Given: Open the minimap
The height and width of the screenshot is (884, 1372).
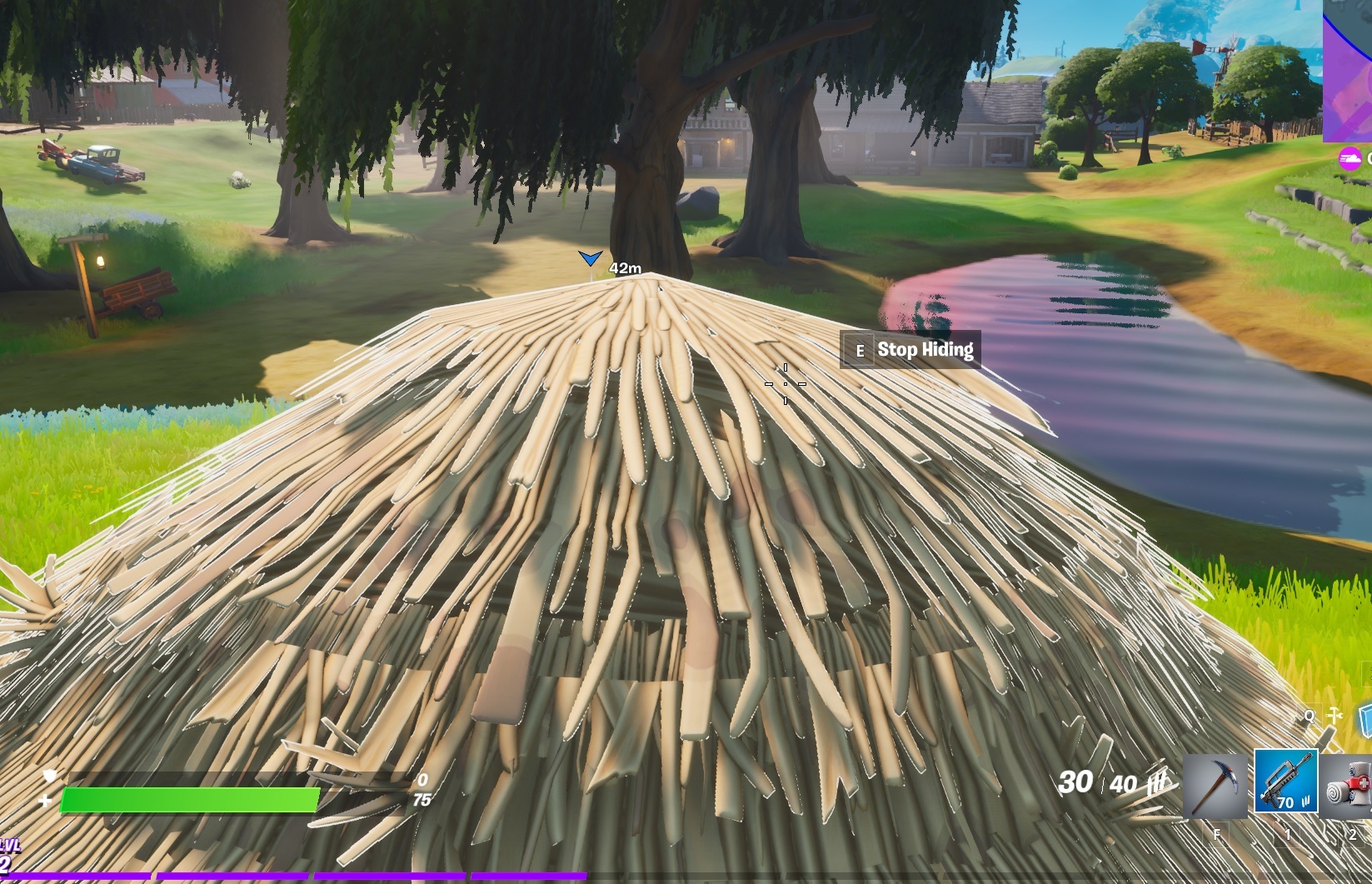Looking at the screenshot, I should [x=1347, y=71].
